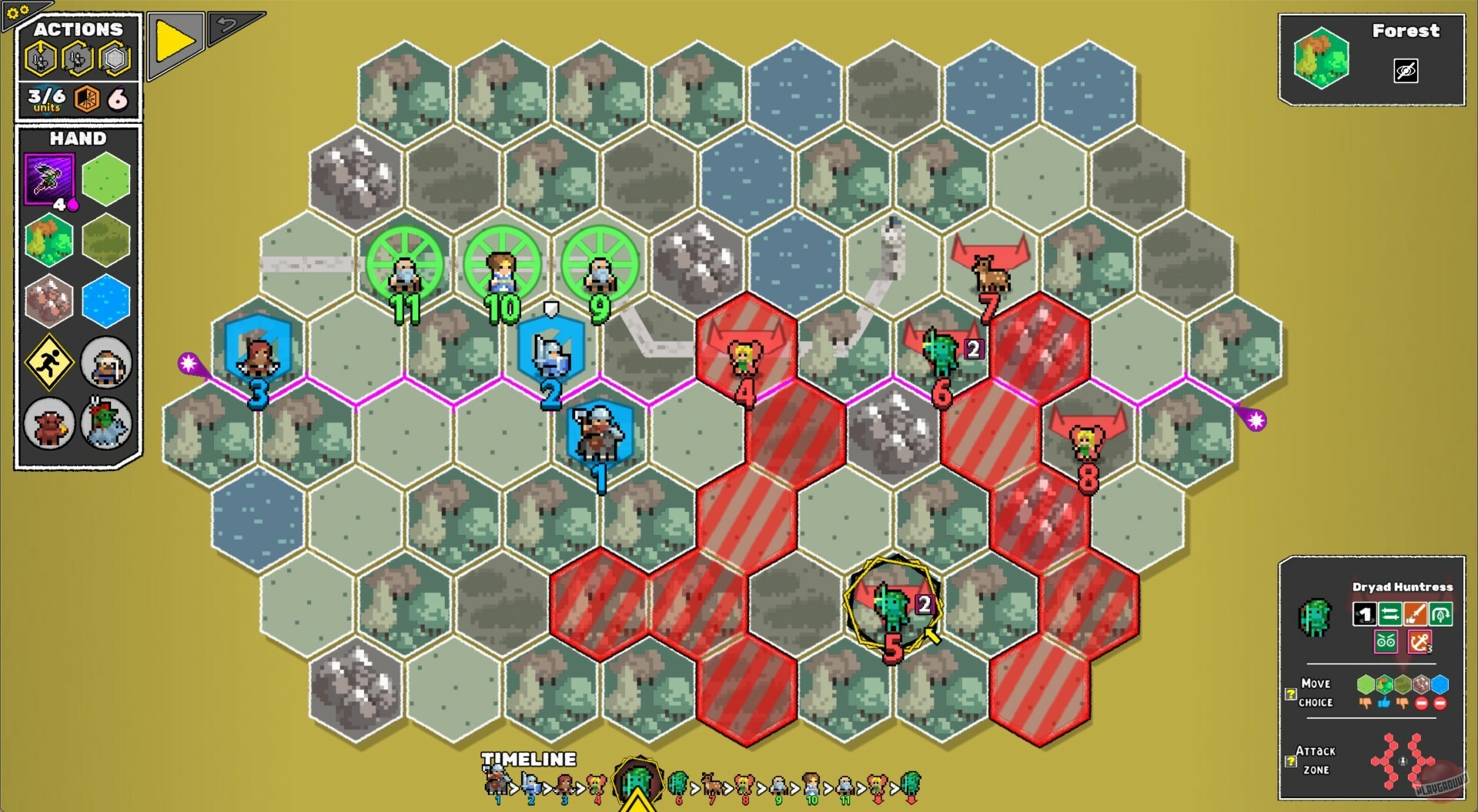Pick the armored archer unit token from Hand
The width and height of the screenshot is (1478, 812).
pos(105,363)
